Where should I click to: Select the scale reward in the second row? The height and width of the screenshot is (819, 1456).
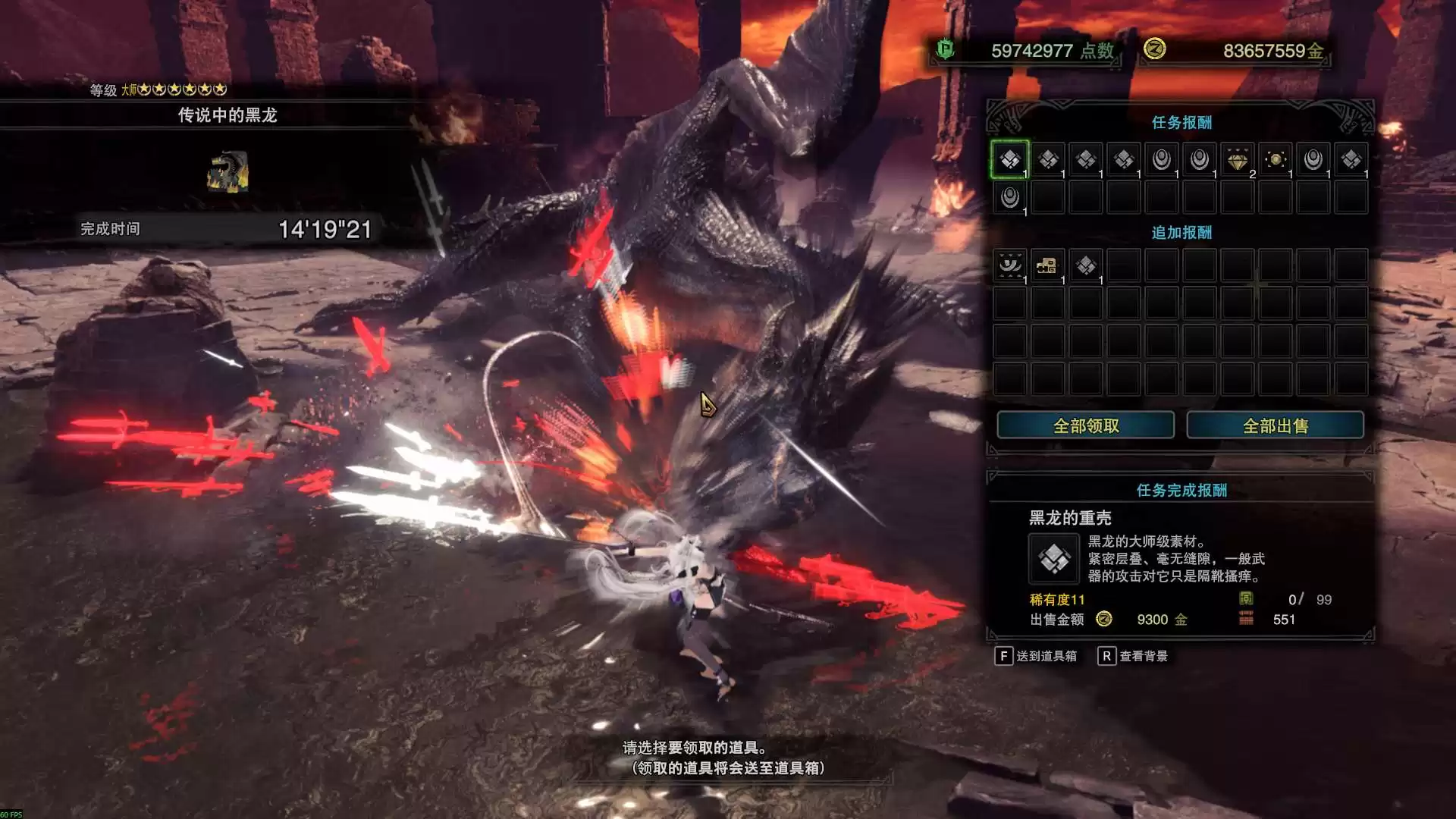1009,198
